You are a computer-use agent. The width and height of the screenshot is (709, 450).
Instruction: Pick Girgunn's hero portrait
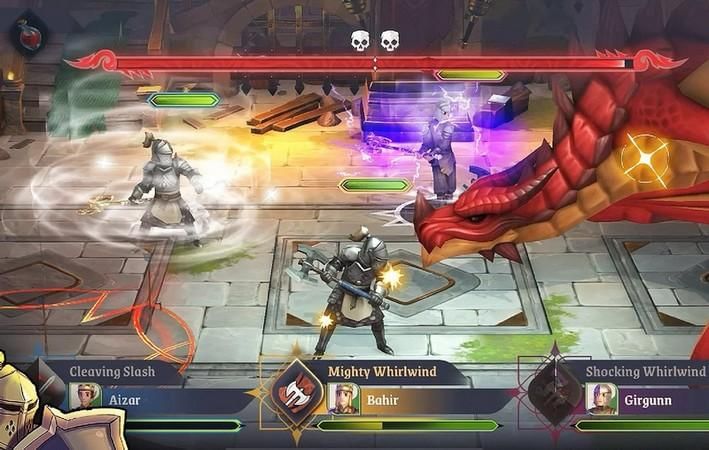601,398
